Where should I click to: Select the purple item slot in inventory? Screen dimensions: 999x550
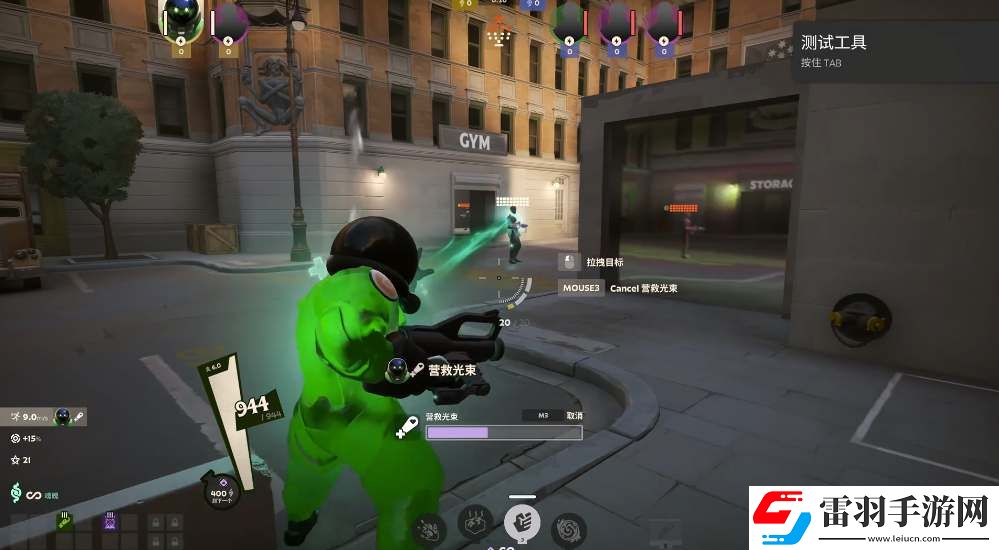pyautogui.click(x=108, y=521)
